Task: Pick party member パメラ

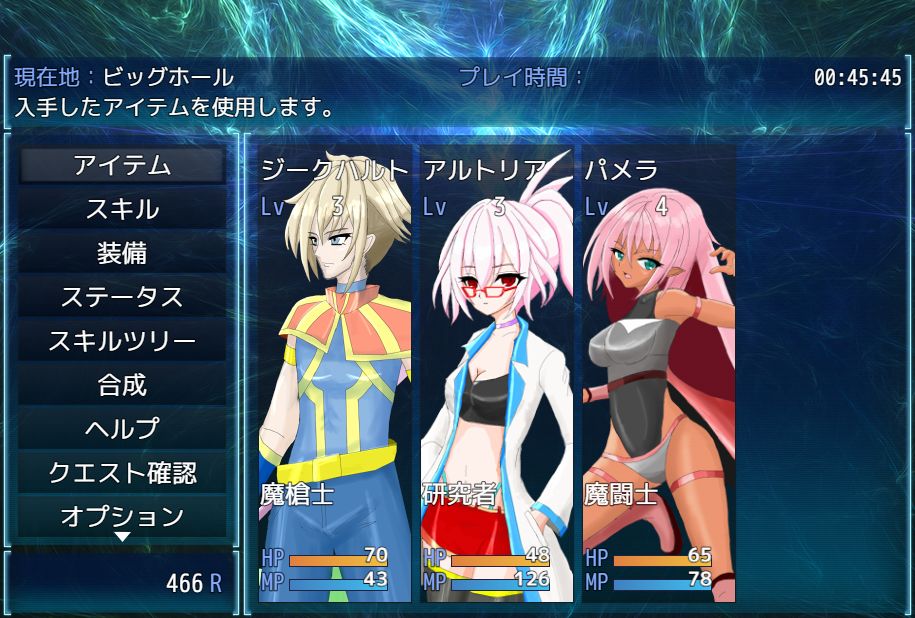Action: click(658, 373)
